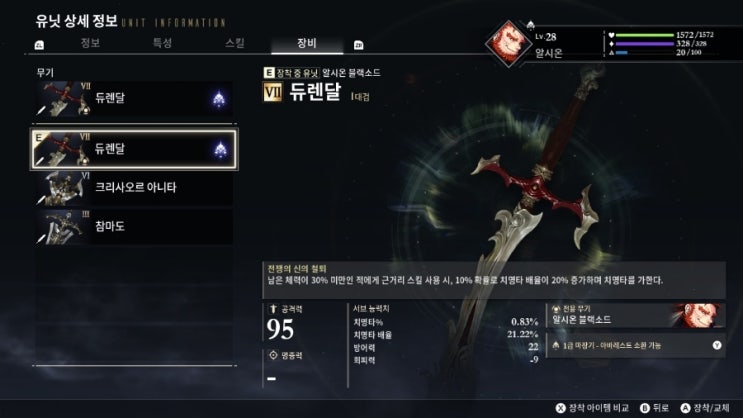The width and height of the screenshot is (743, 418).
Task: Show the 스킬 tab
Action: pos(235,44)
